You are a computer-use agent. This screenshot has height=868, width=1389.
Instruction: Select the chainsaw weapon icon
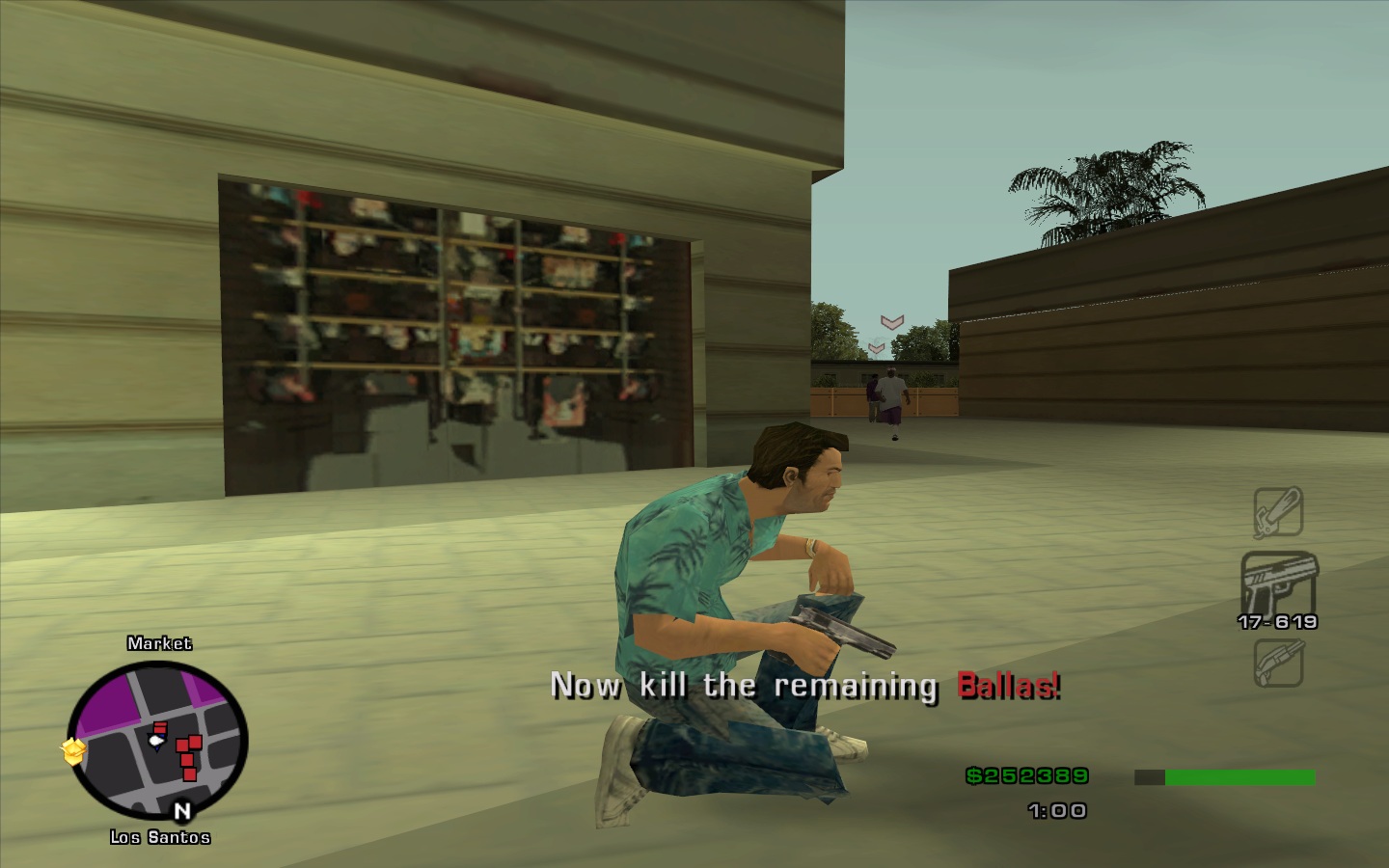(1278, 512)
